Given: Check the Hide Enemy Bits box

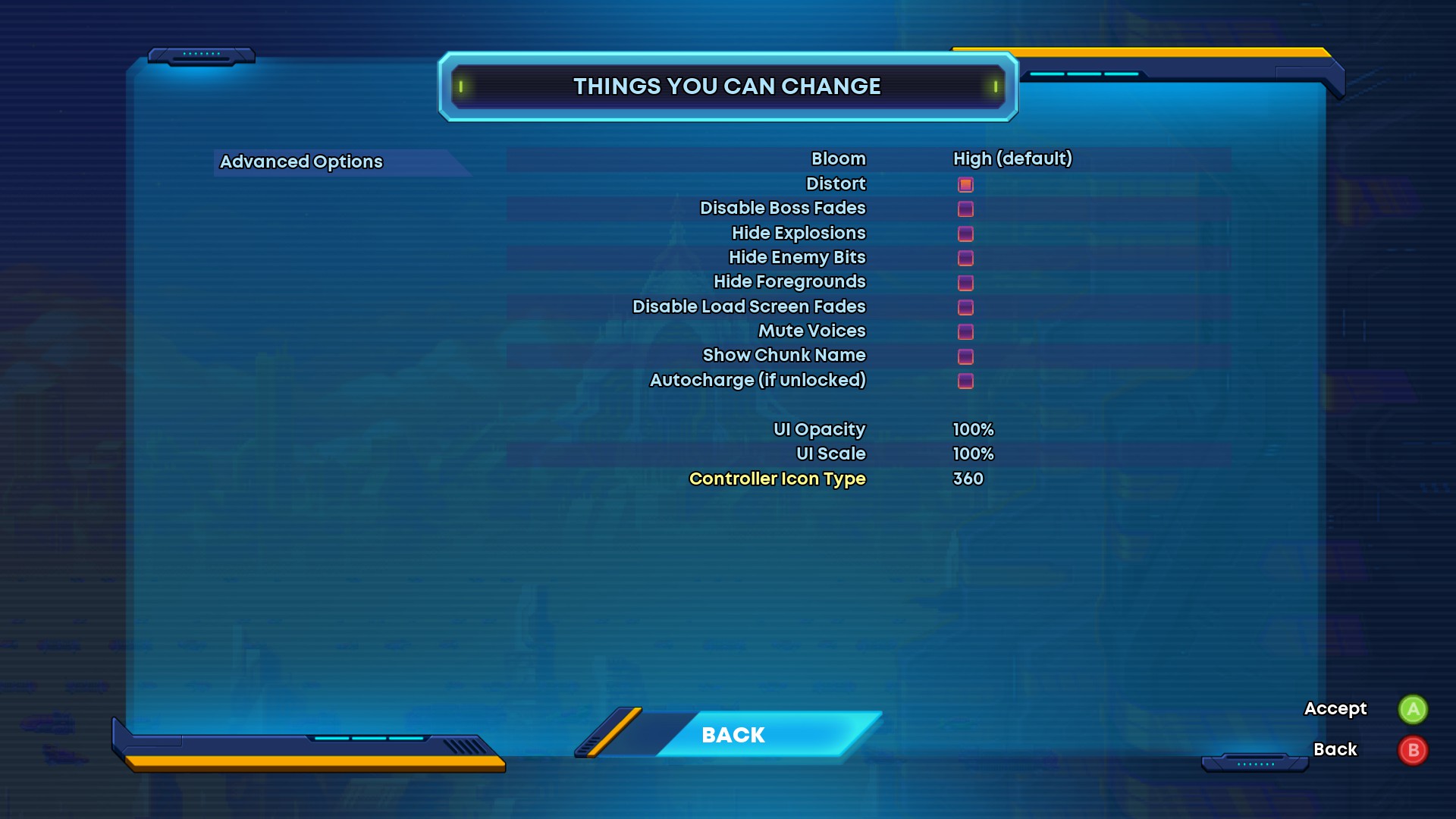Looking at the screenshot, I should tap(965, 258).
